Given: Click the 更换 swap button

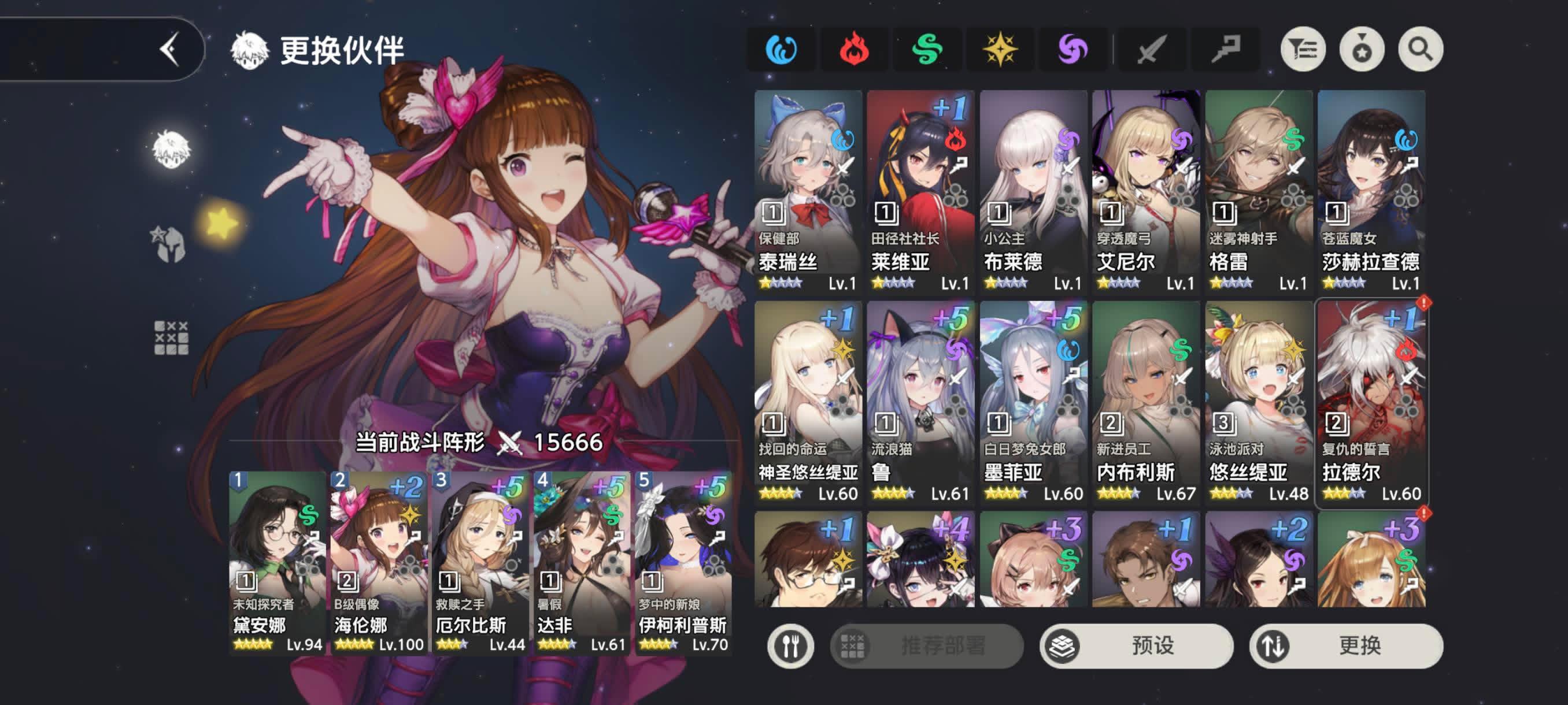Looking at the screenshot, I should point(1346,645).
